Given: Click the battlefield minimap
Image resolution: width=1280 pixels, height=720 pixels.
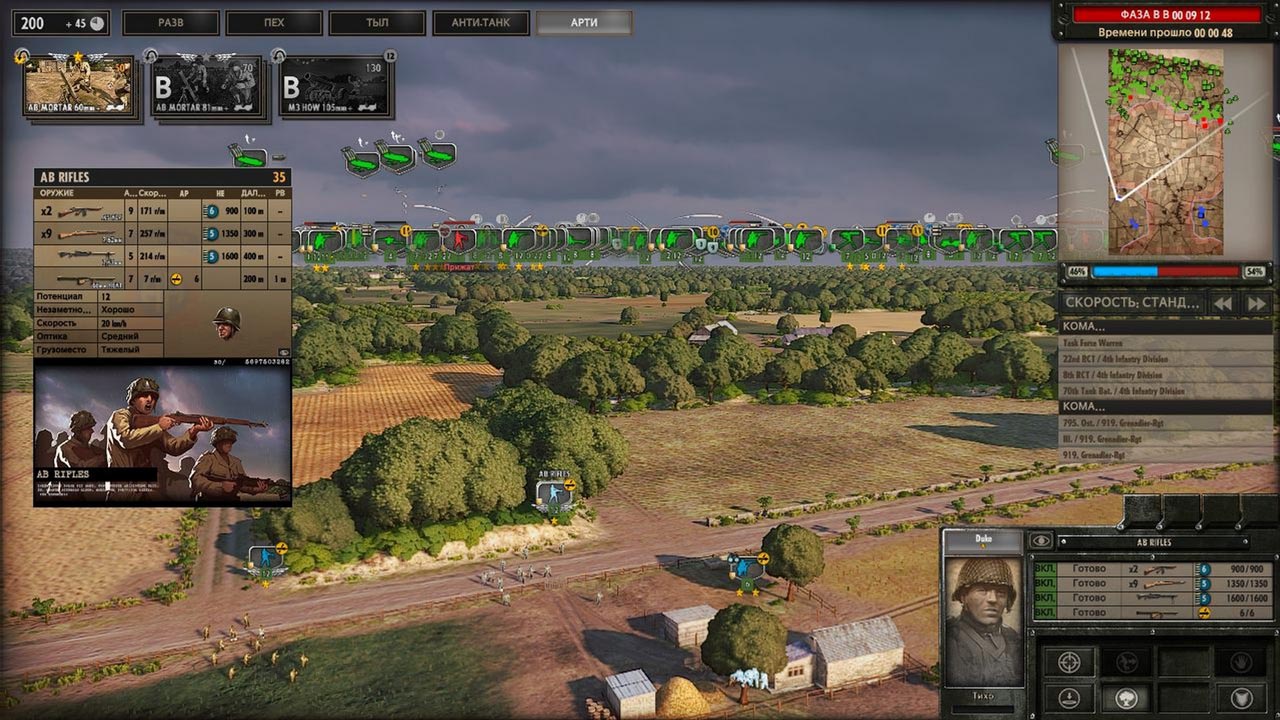Looking at the screenshot, I should click(x=1165, y=150).
